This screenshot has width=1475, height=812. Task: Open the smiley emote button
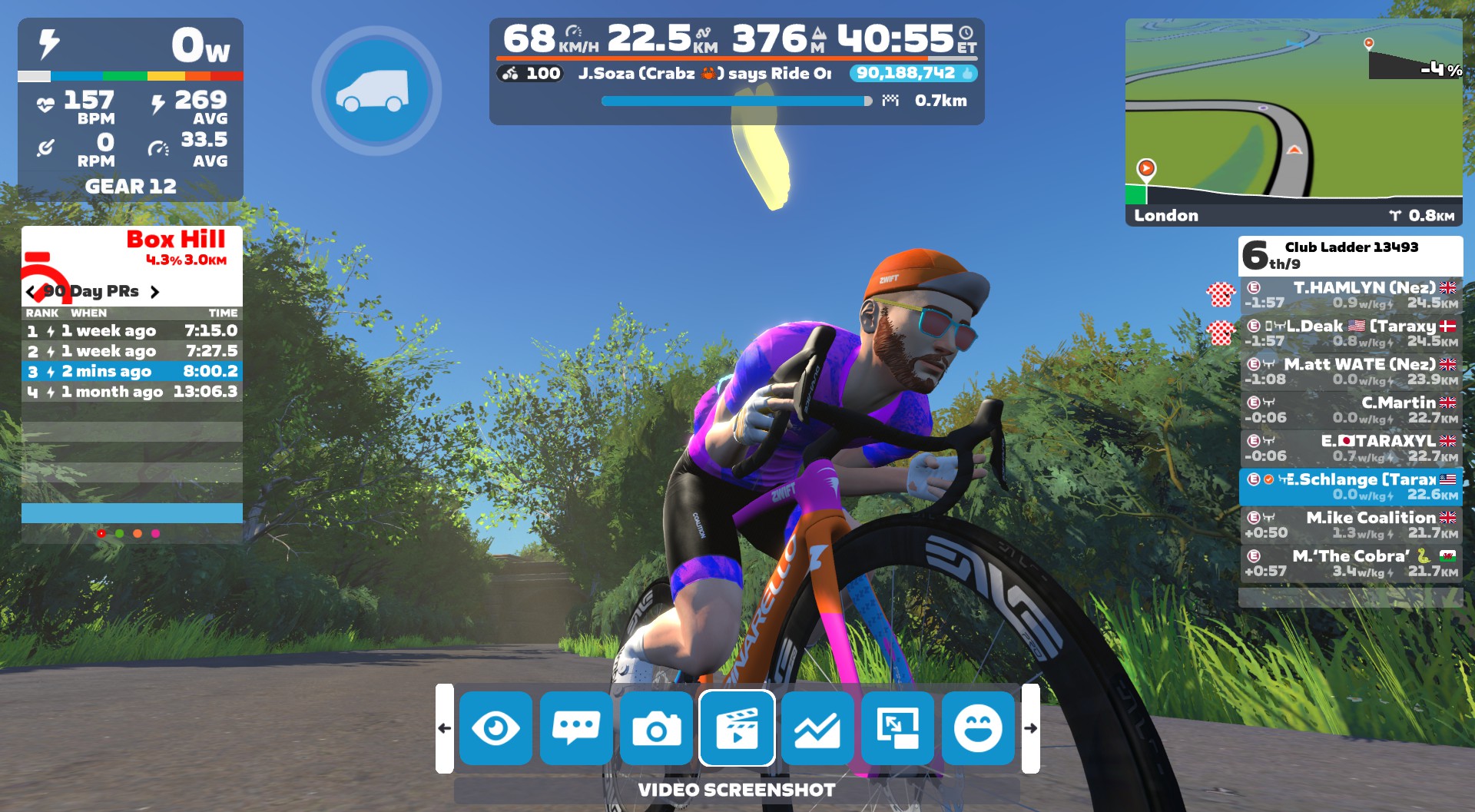click(978, 728)
